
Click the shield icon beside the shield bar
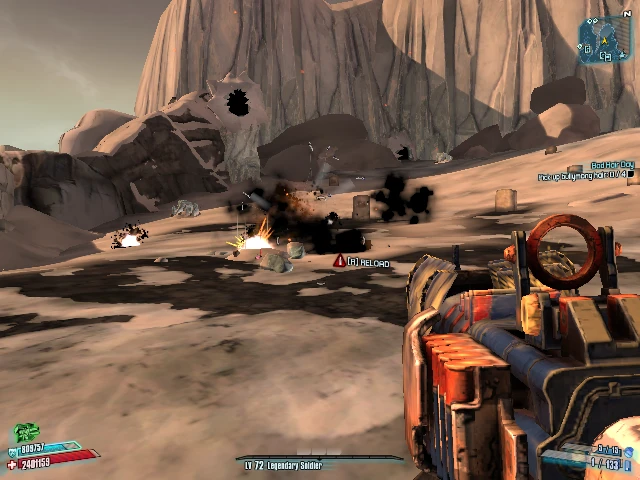(x=13, y=451)
